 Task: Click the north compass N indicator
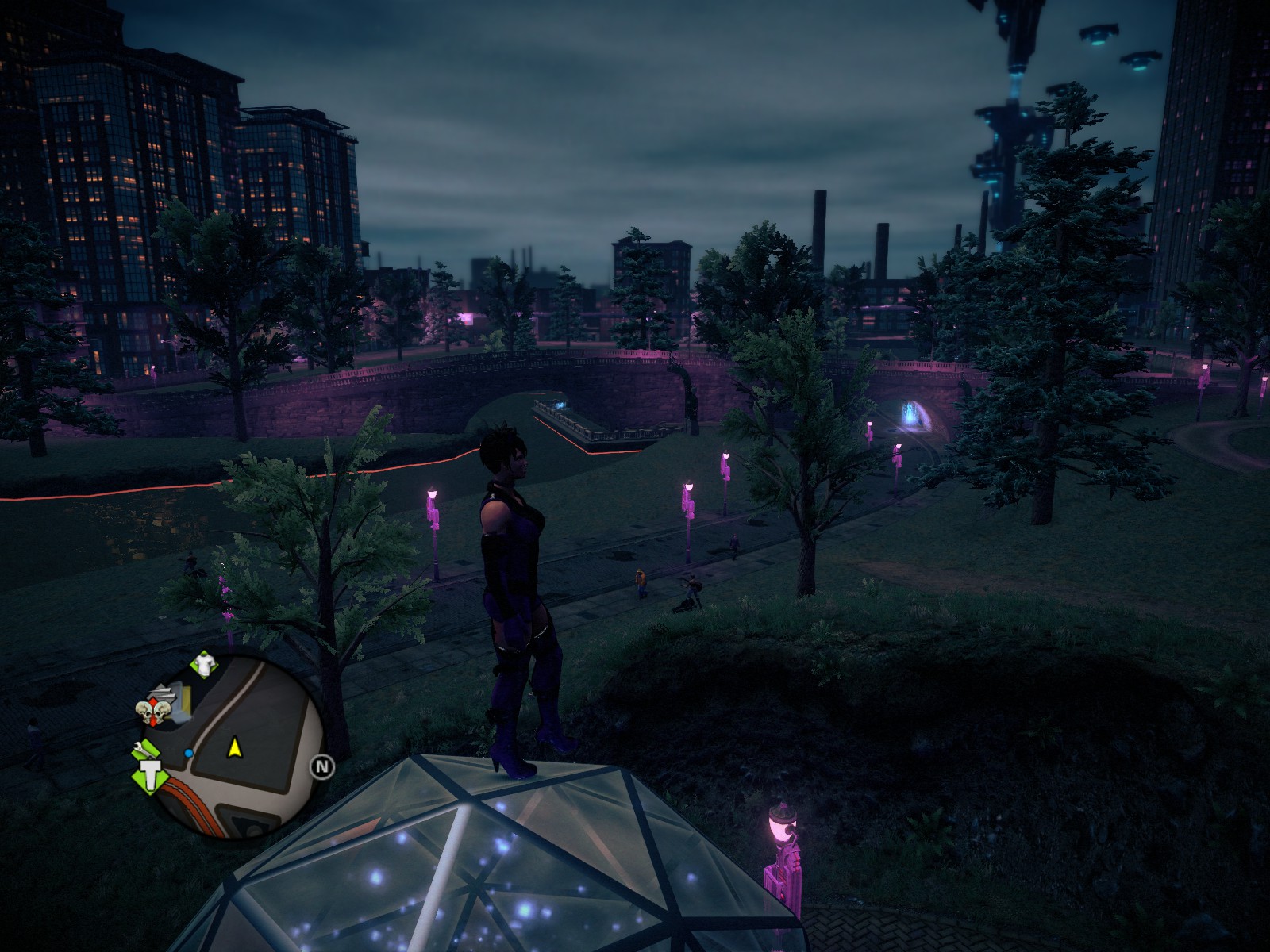click(x=322, y=766)
